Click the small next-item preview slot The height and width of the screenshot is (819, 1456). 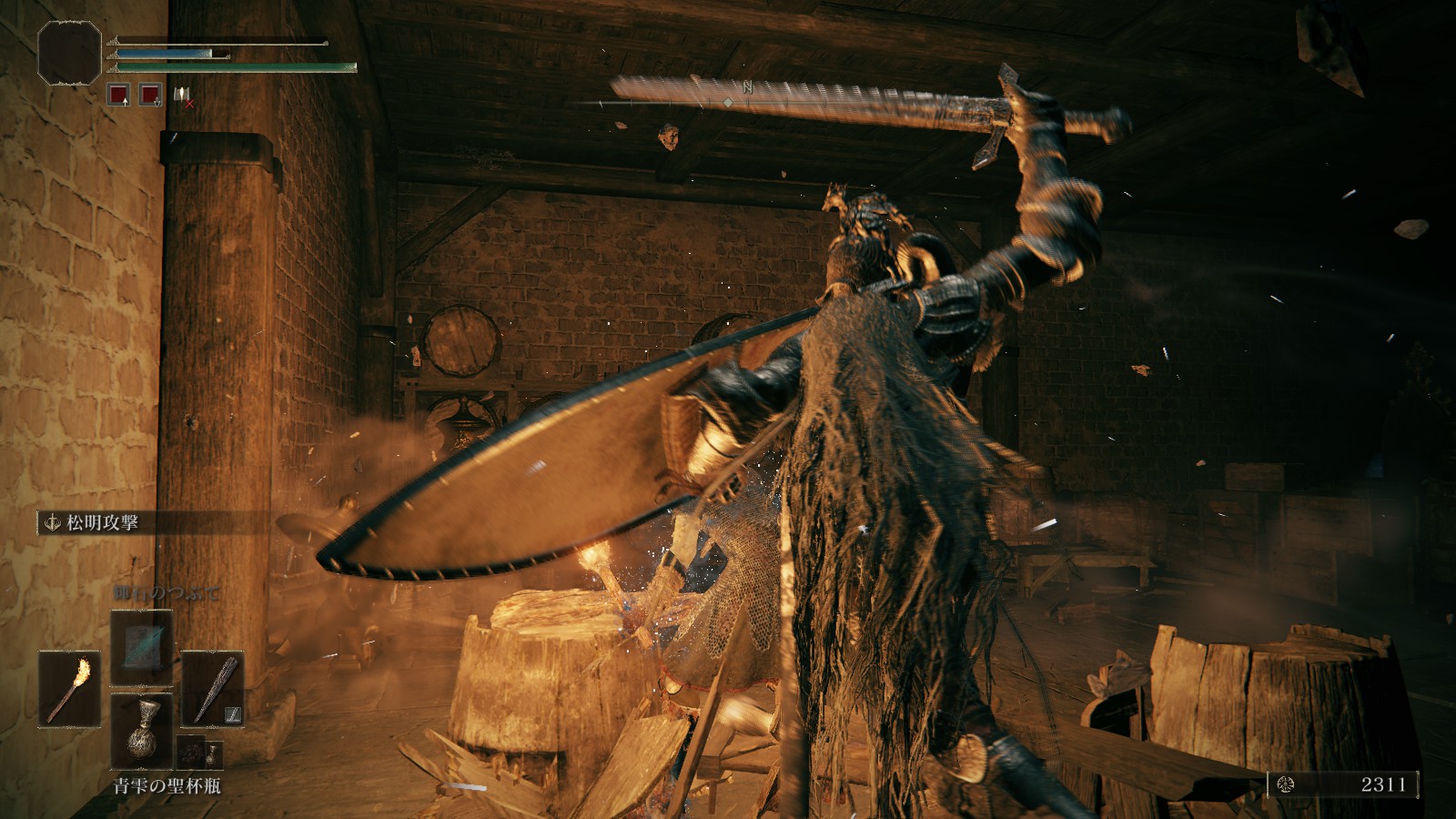(199, 754)
